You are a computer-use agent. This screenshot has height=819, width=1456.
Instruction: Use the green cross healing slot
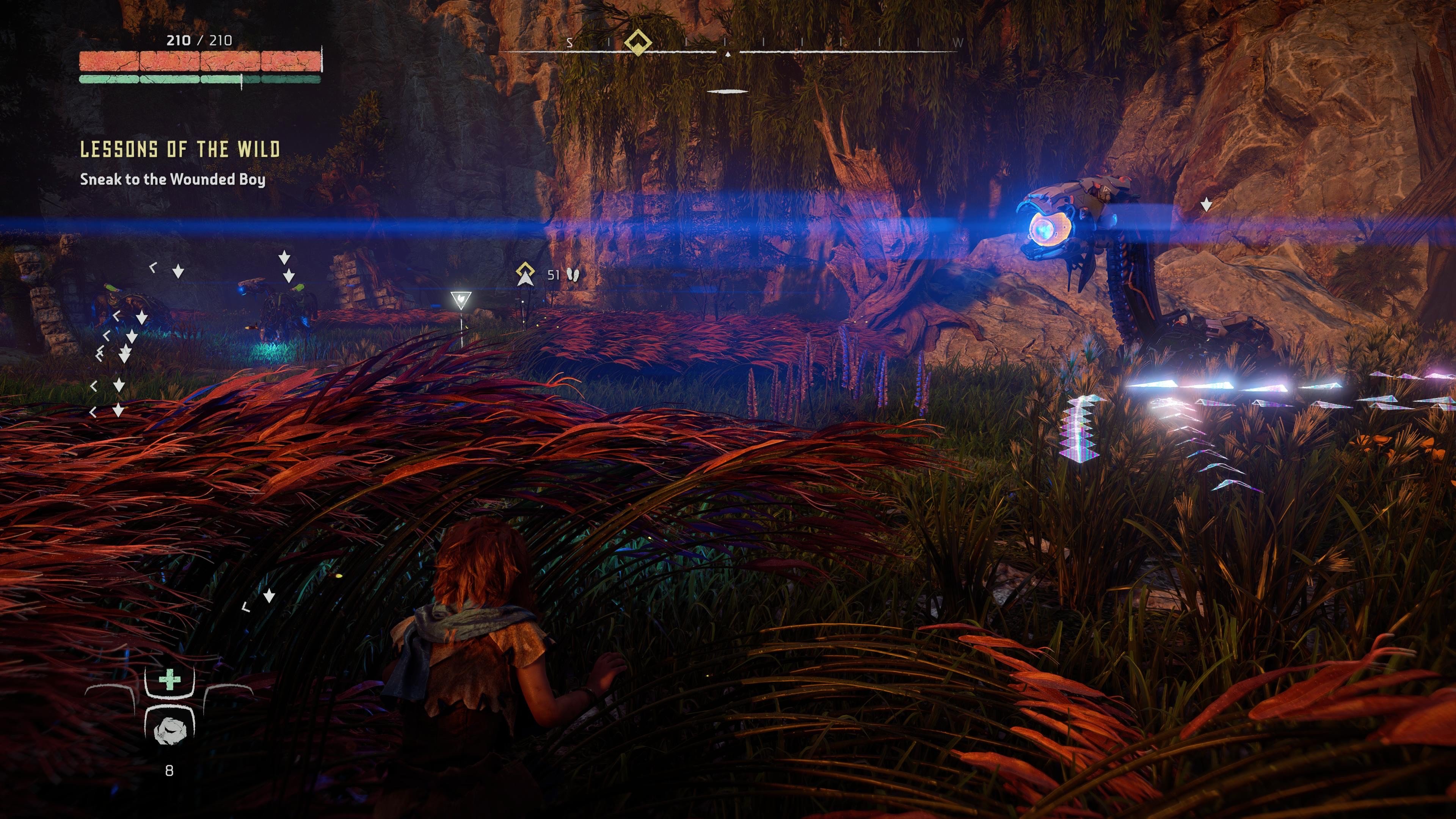[x=169, y=680]
